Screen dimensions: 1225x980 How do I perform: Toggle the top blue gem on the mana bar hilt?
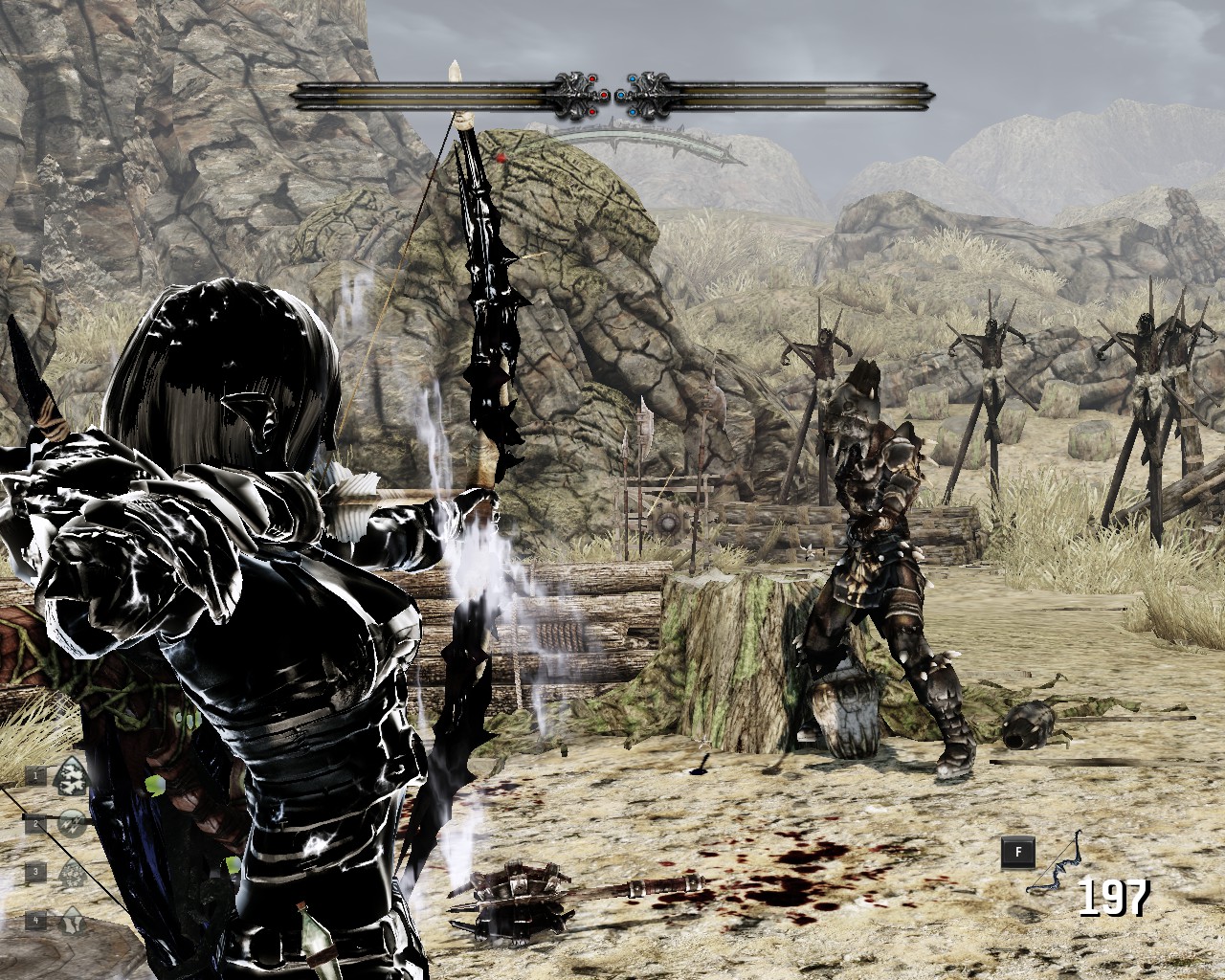click(x=633, y=79)
